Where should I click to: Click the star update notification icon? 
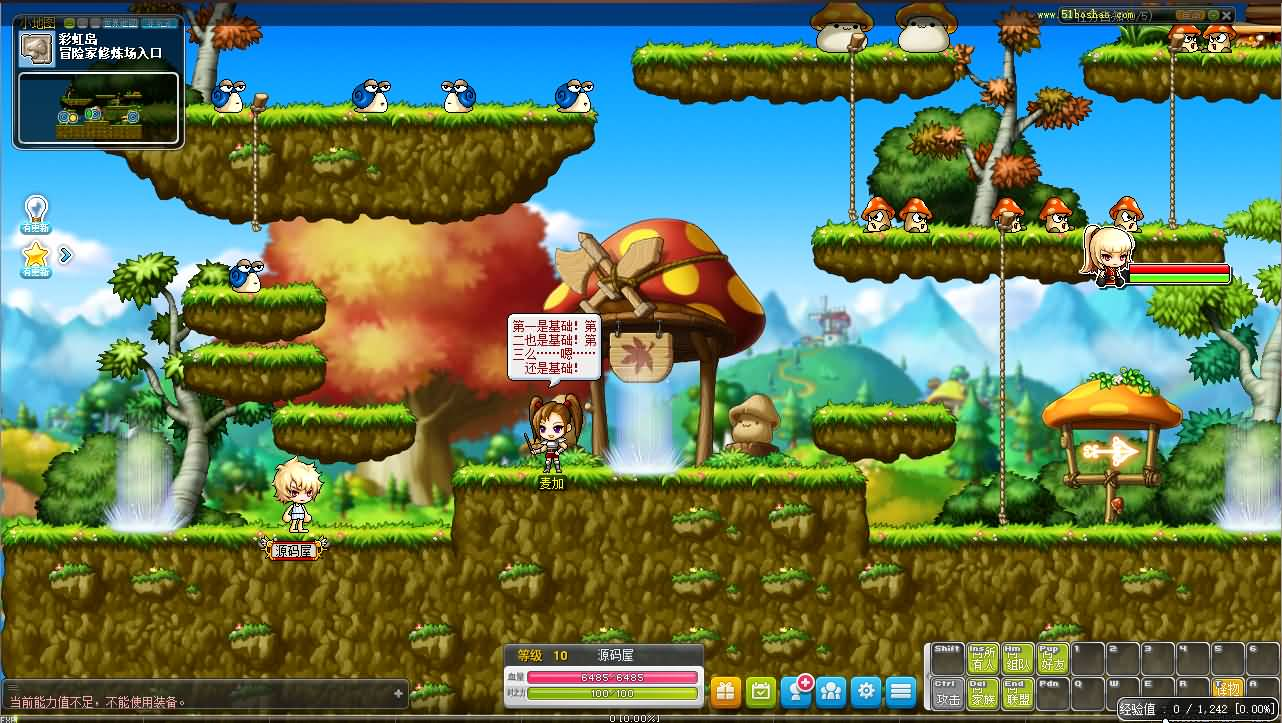click(x=35, y=255)
